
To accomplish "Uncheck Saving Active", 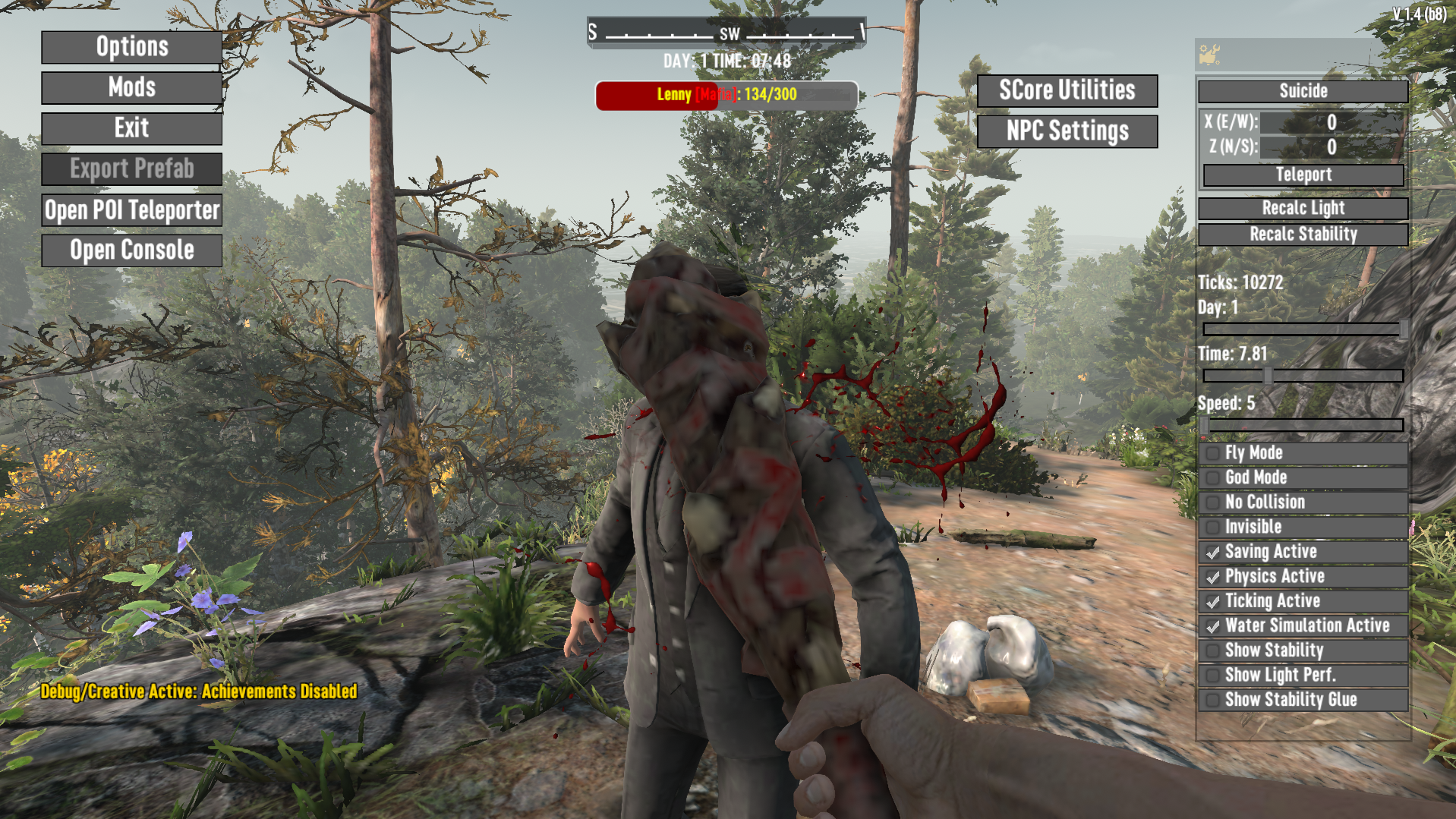I will (x=1213, y=552).
